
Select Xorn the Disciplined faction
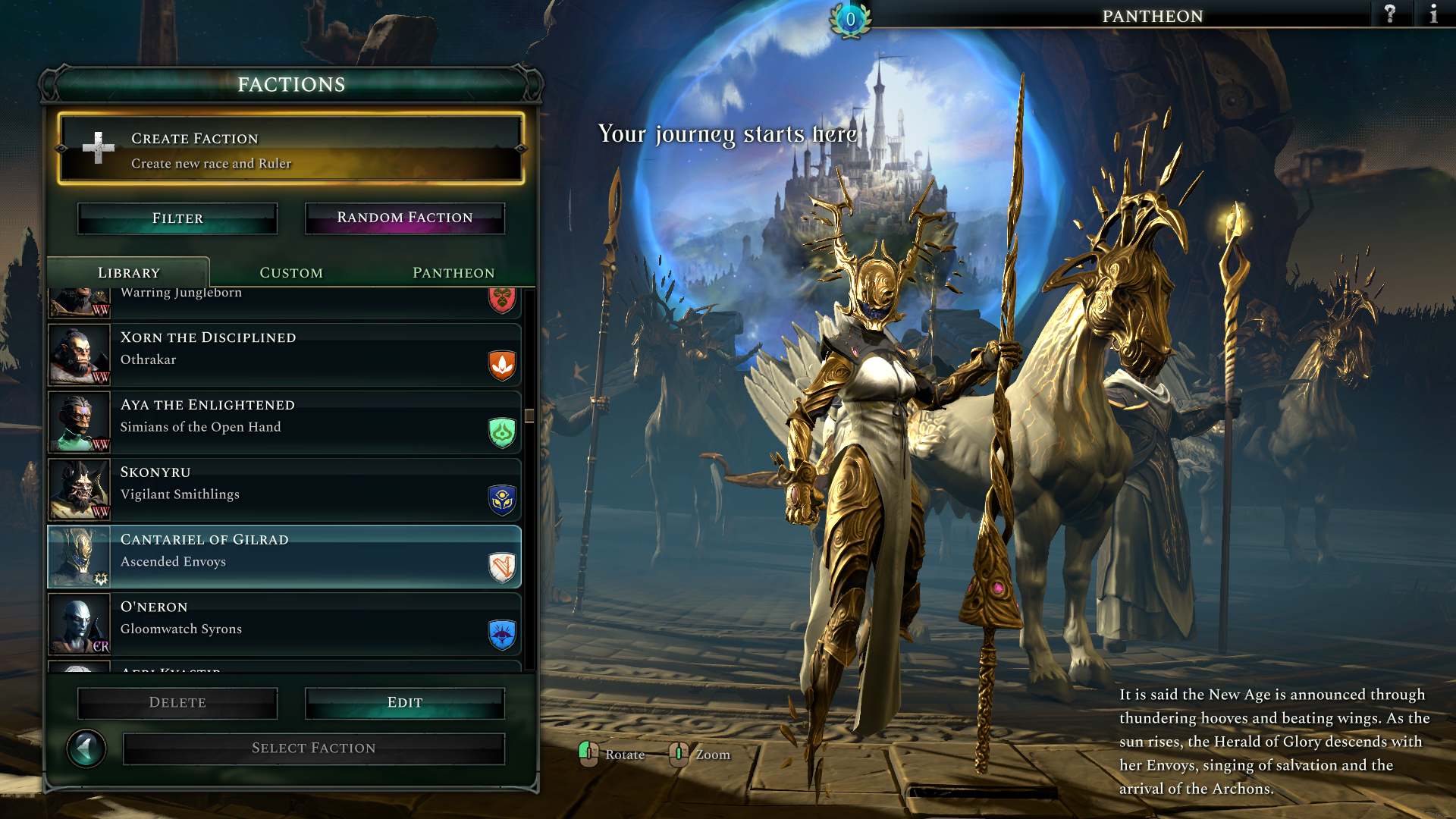[x=284, y=355]
